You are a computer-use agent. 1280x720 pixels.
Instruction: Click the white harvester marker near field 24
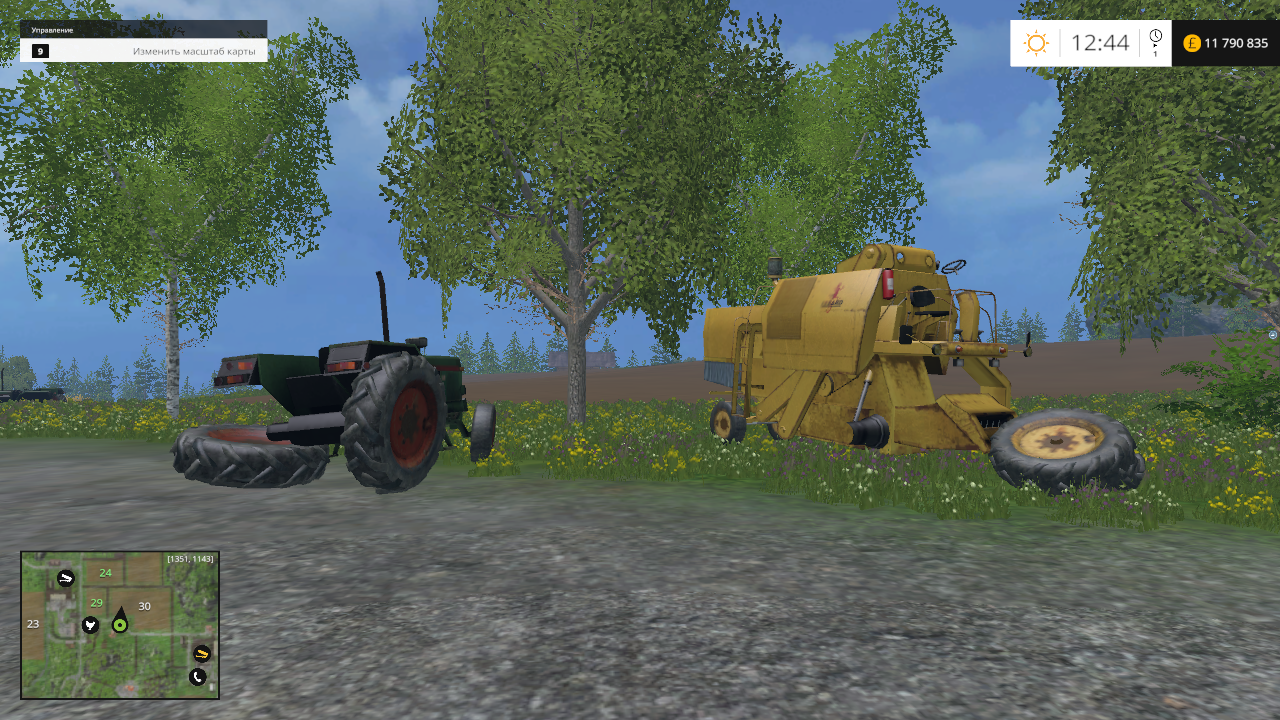pyautogui.click(x=65, y=578)
